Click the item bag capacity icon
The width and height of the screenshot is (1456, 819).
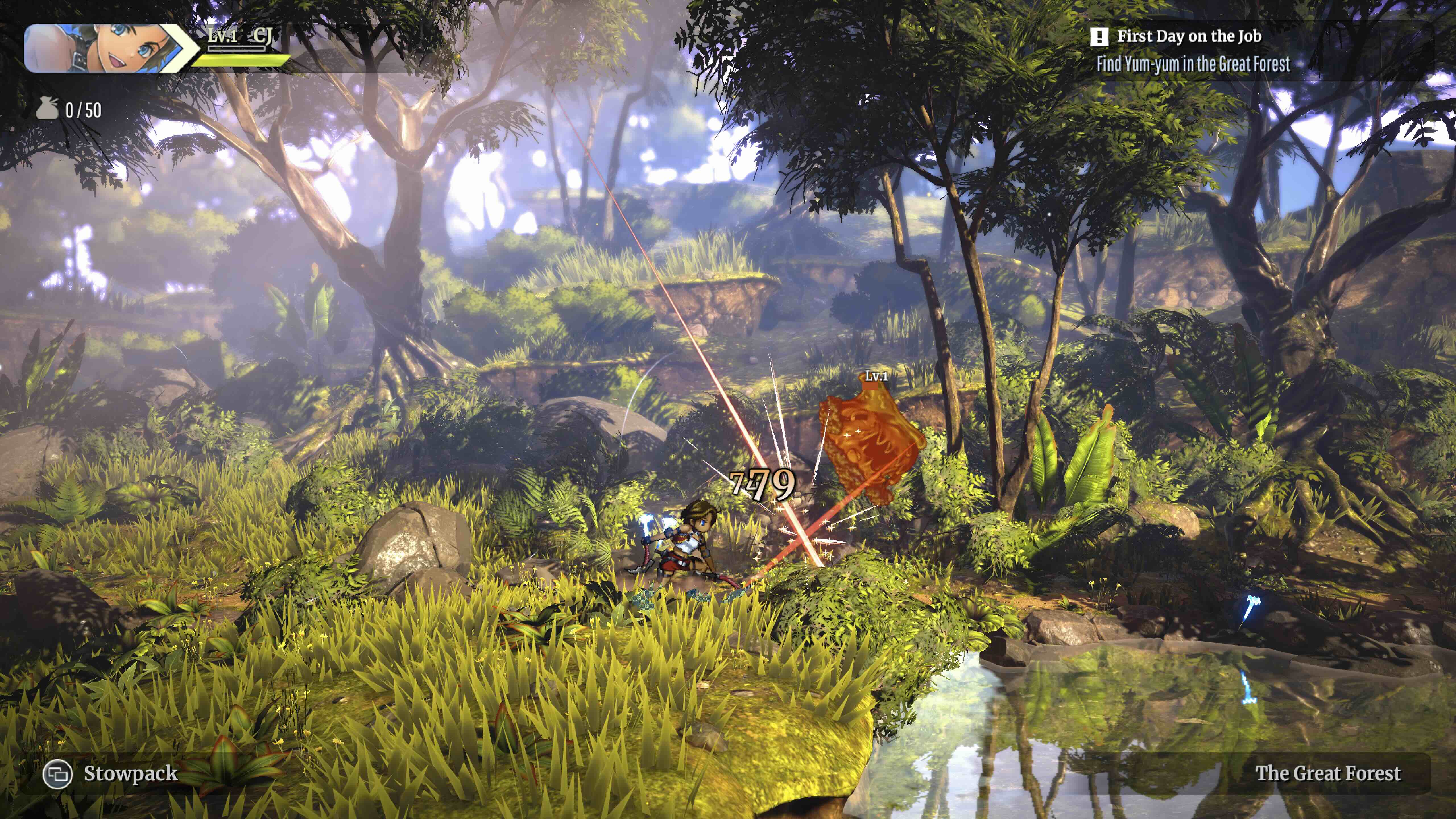[x=47, y=109]
